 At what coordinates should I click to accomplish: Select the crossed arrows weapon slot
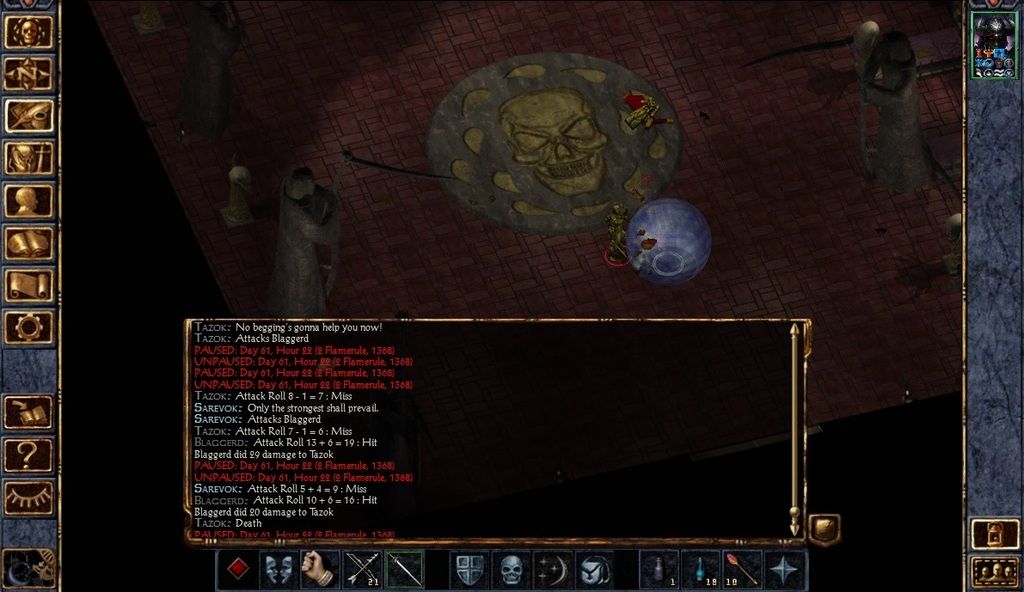pos(363,570)
